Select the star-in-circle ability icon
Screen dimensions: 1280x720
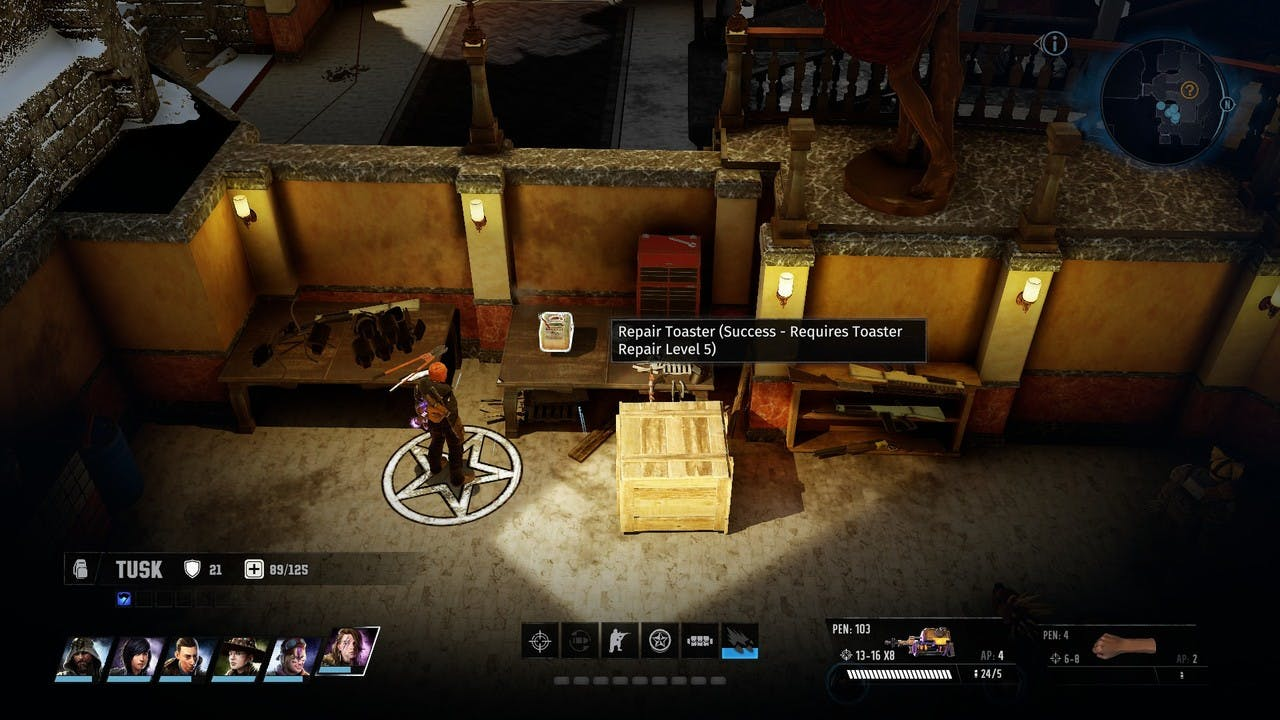[x=659, y=640]
